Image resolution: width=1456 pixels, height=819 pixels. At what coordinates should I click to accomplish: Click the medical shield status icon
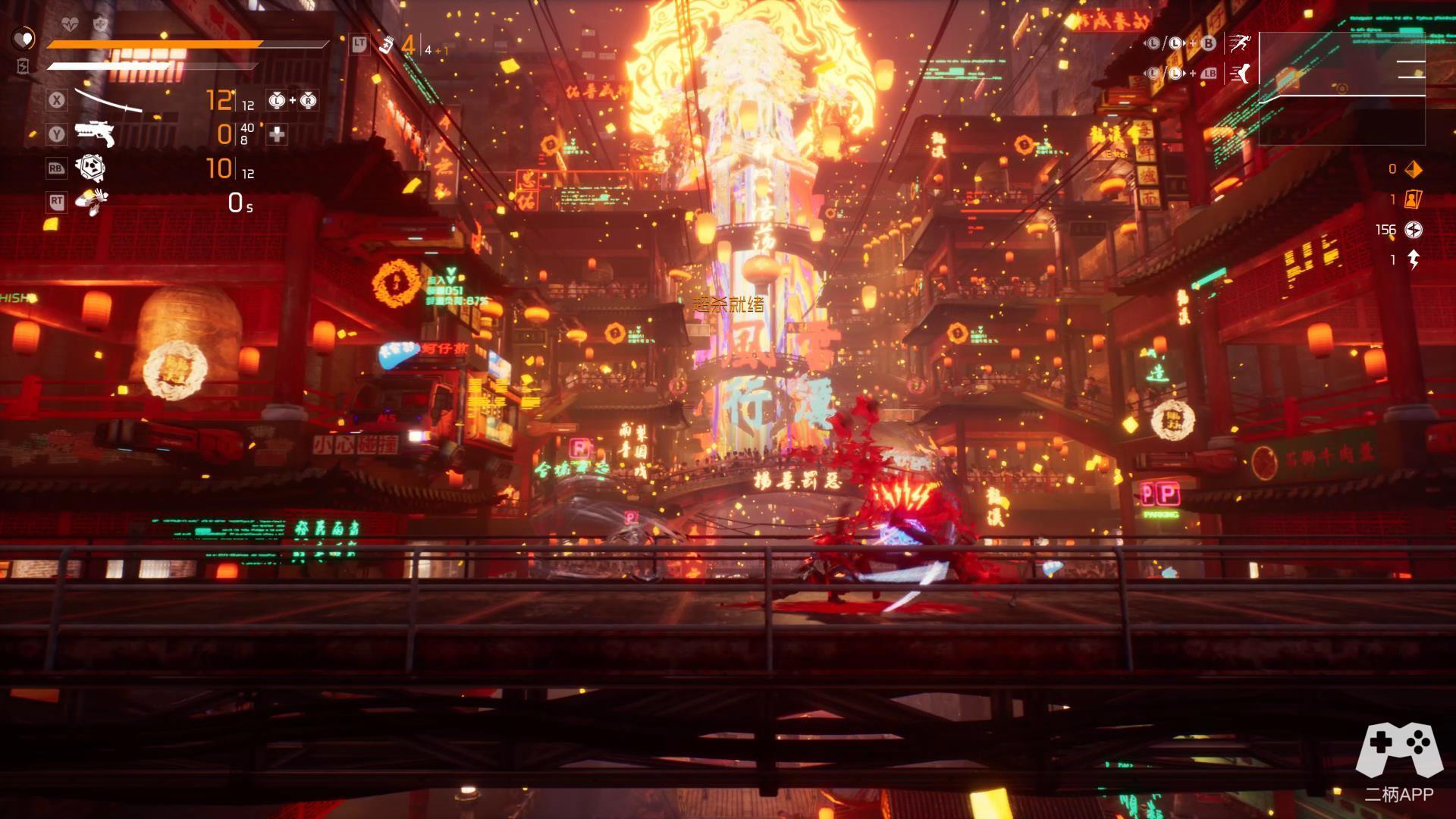tap(100, 25)
